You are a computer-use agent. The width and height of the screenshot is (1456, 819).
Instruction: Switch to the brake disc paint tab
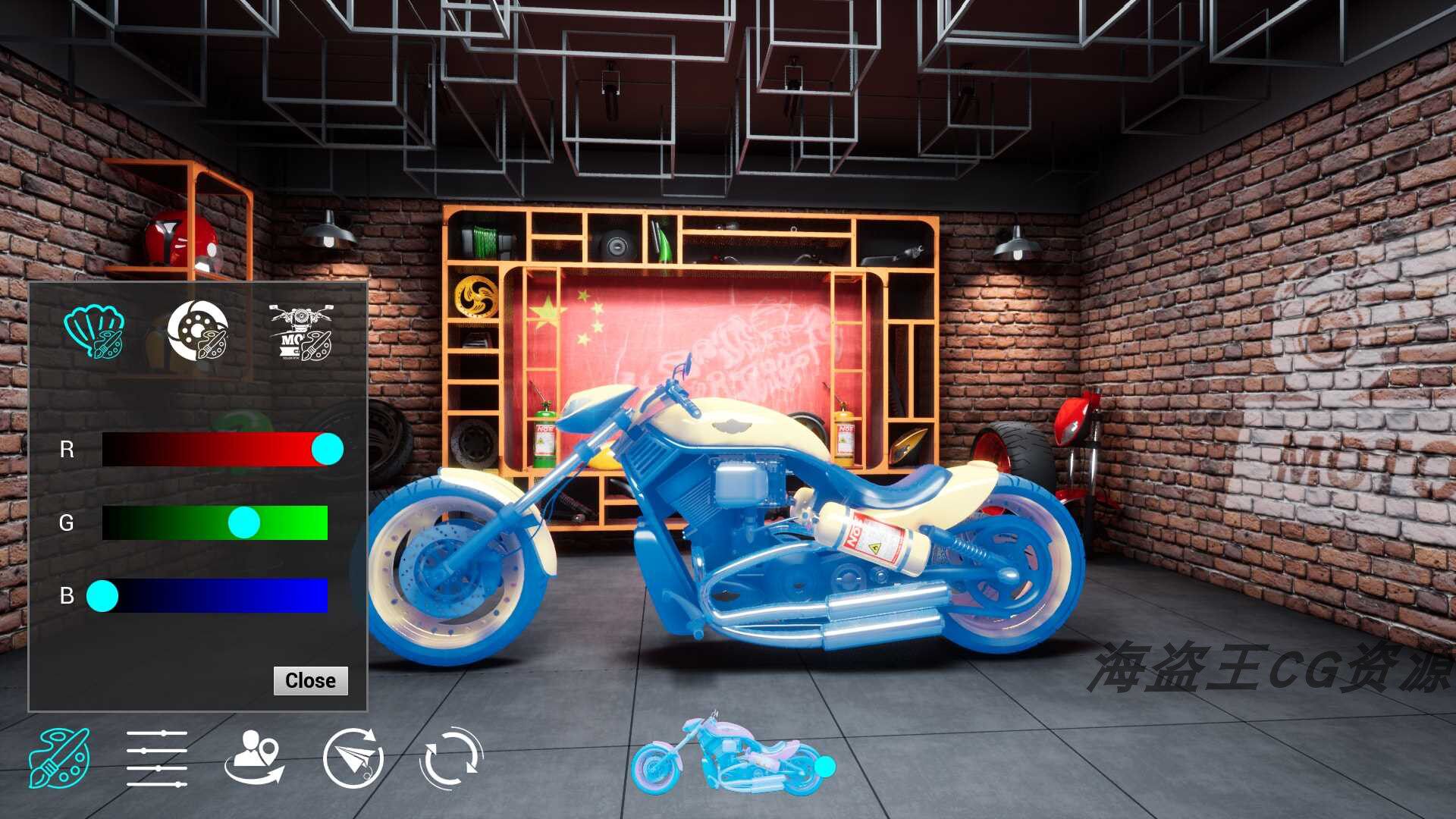[x=197, y=331]
